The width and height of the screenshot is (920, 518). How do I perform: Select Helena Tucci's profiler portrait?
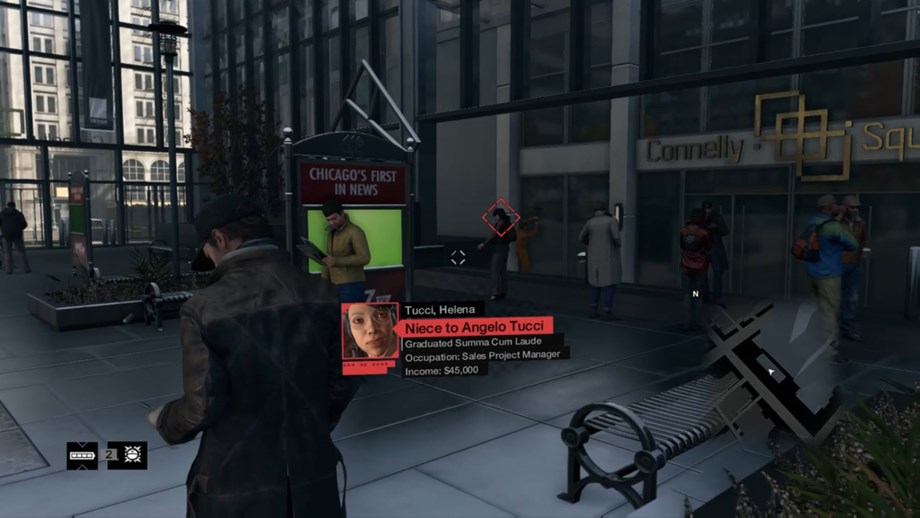click(369, 331)
